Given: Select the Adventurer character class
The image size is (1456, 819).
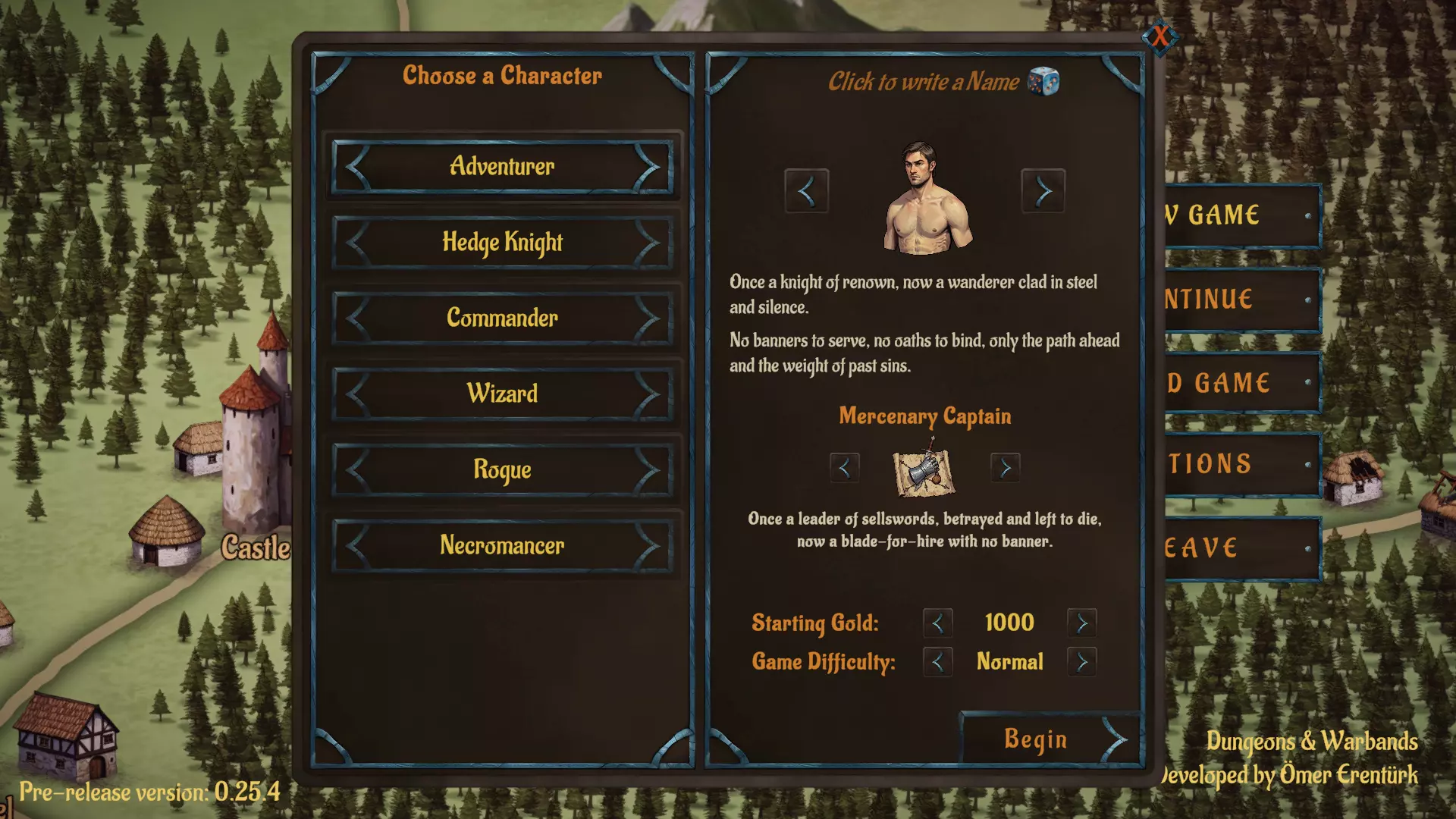Looking at the screenshot, I should (502, 166).
